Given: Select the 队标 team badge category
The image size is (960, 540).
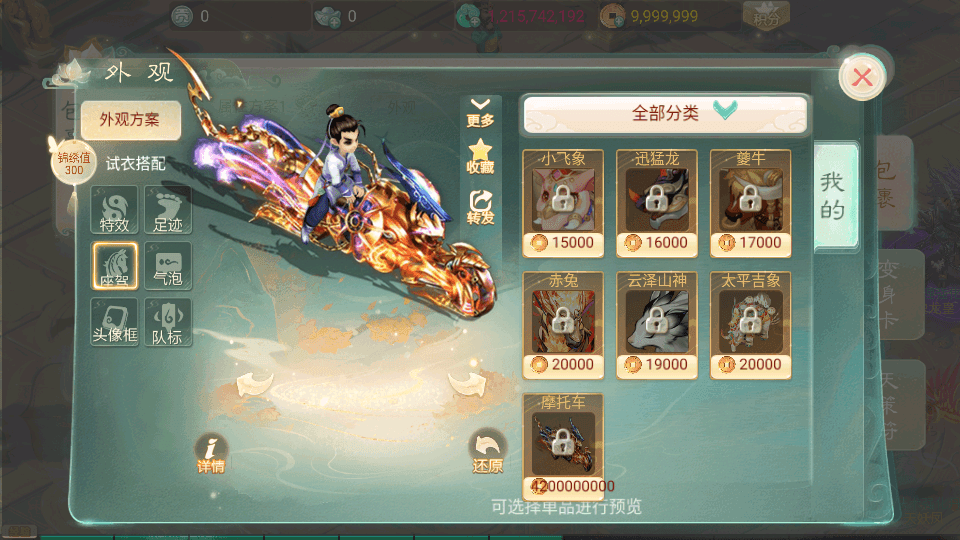Looking at the screenshot, I should 168,322.
